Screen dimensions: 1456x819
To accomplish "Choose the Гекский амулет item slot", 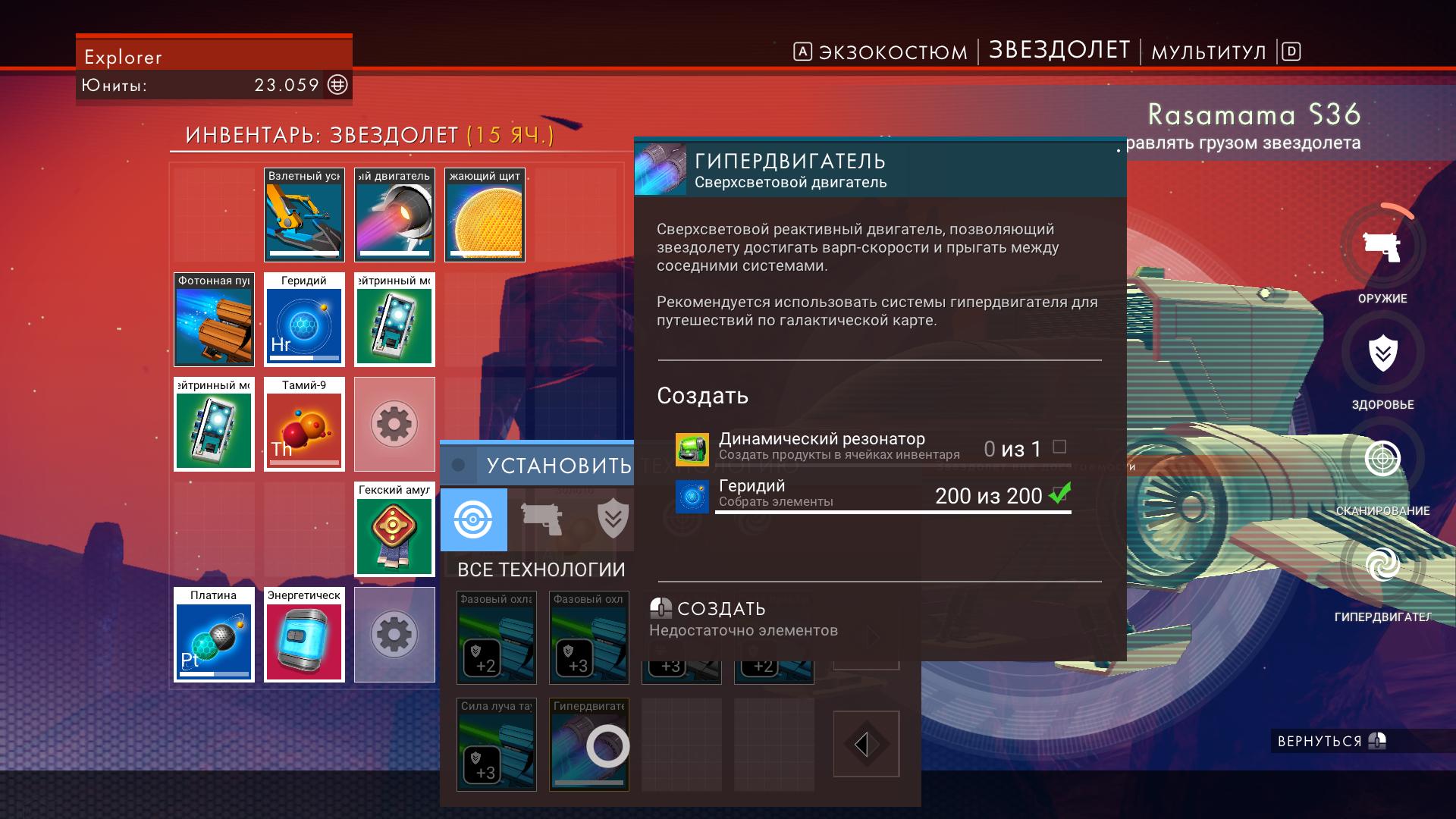I will 394,529.
